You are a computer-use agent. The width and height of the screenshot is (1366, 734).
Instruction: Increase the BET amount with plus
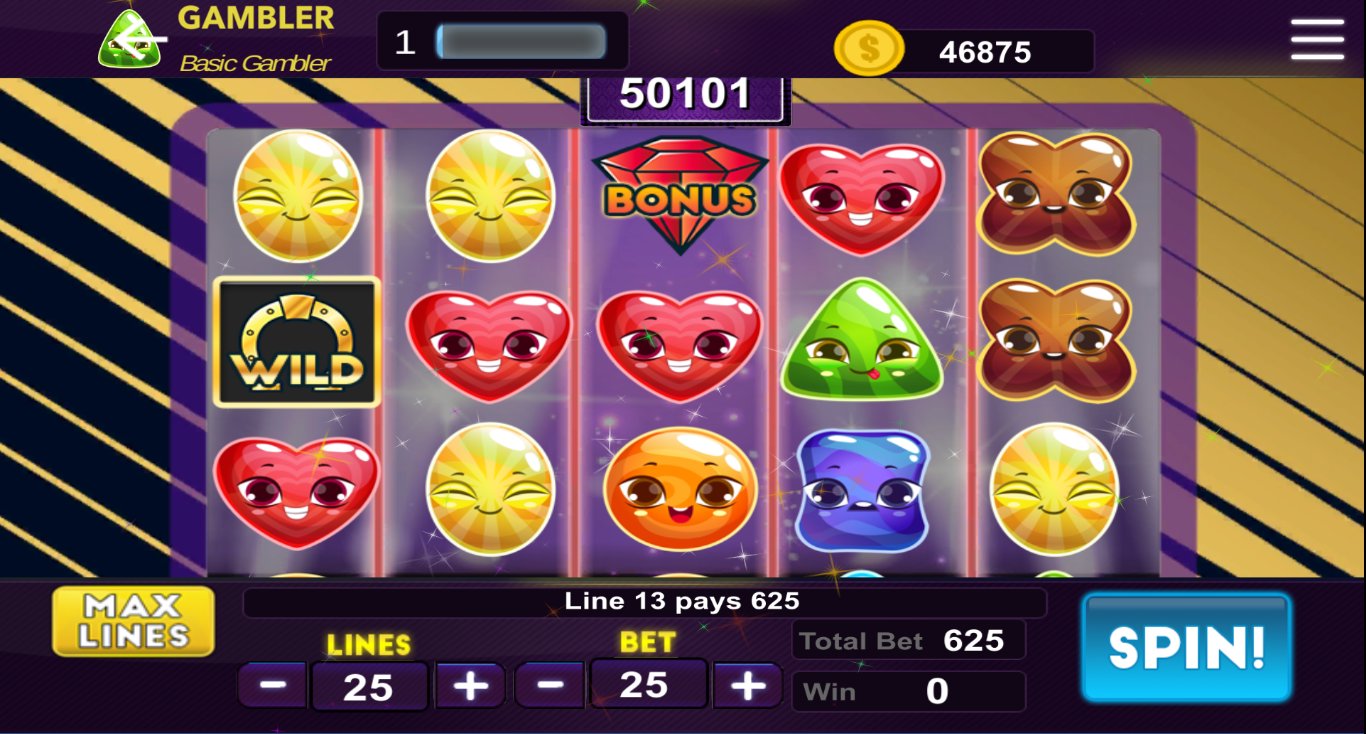747,685
